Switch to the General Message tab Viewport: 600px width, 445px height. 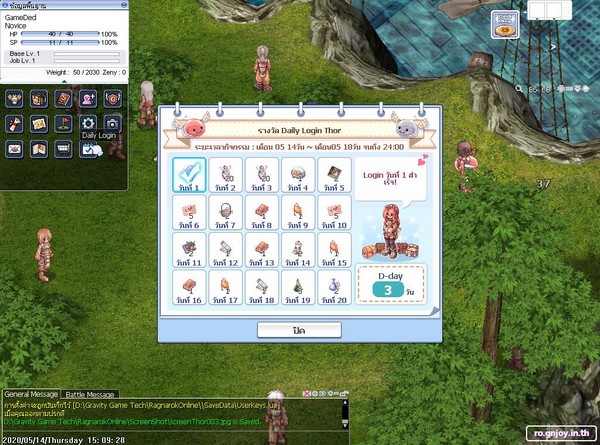coord(31,395)
